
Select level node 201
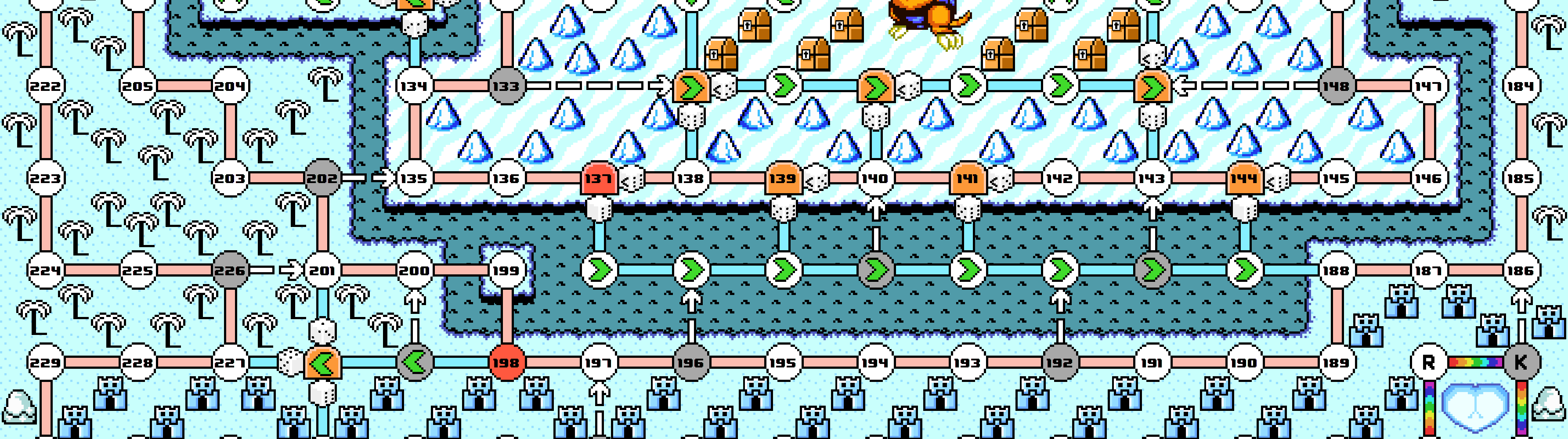click(322, 270)
